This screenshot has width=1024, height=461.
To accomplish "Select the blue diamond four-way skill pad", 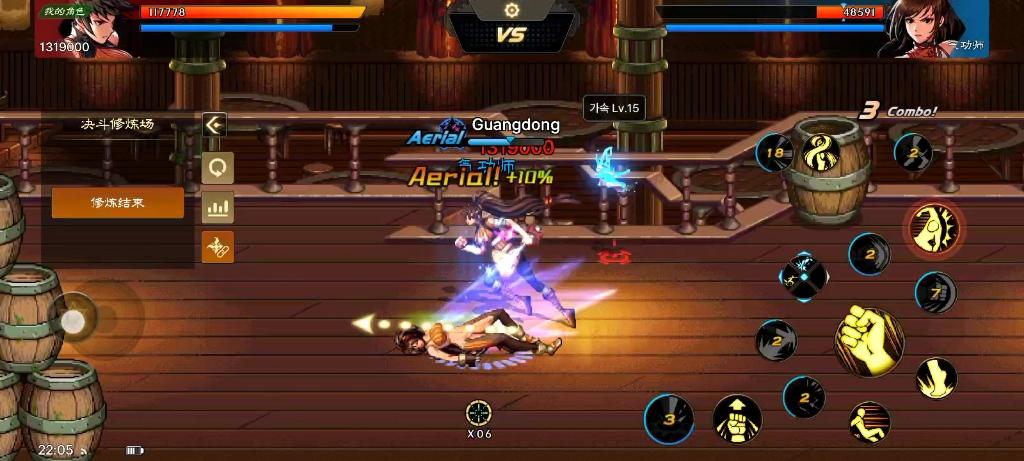I will (x=804, y=277).
